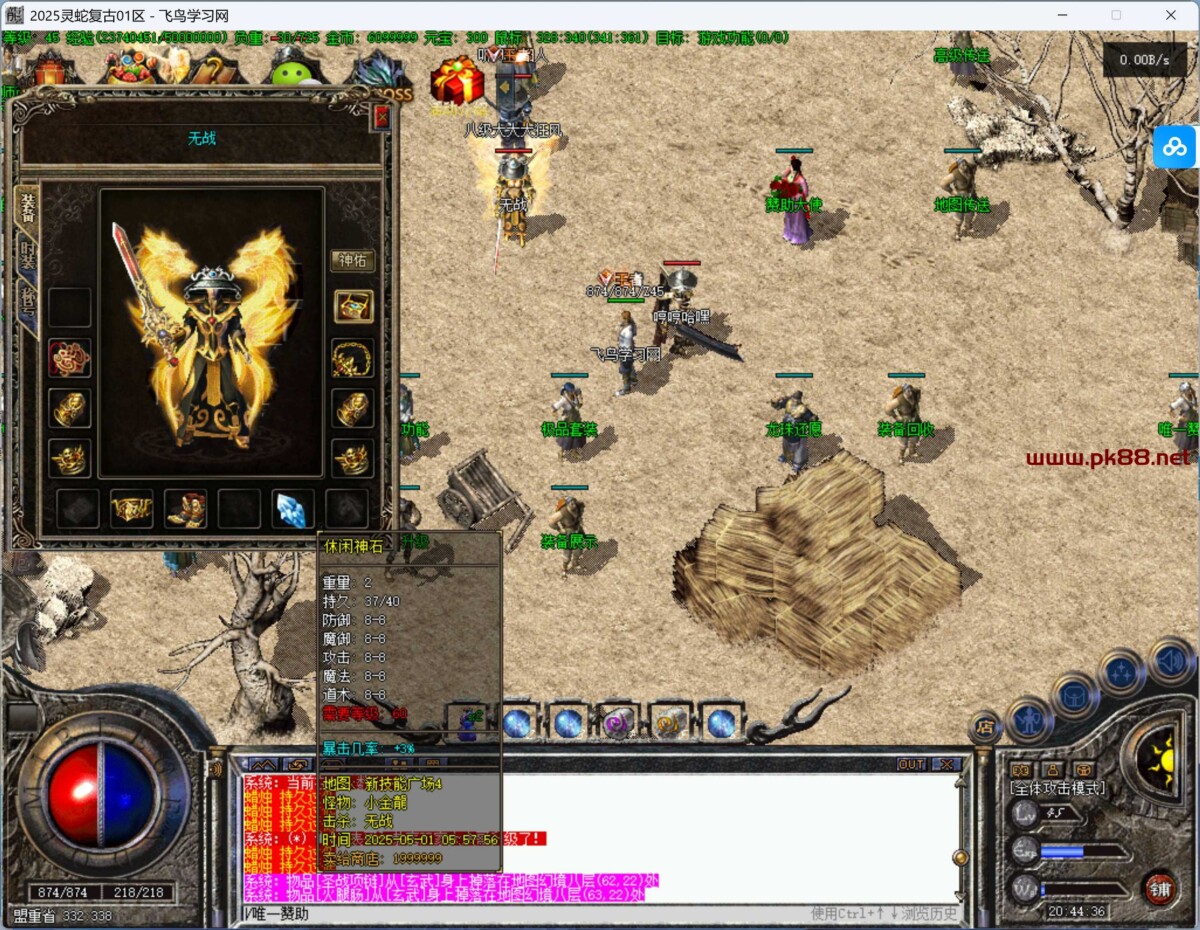This screenshot has width=1200, height=930.
Task: Select the treasure chest equipment slot
Action: [353, 306]
